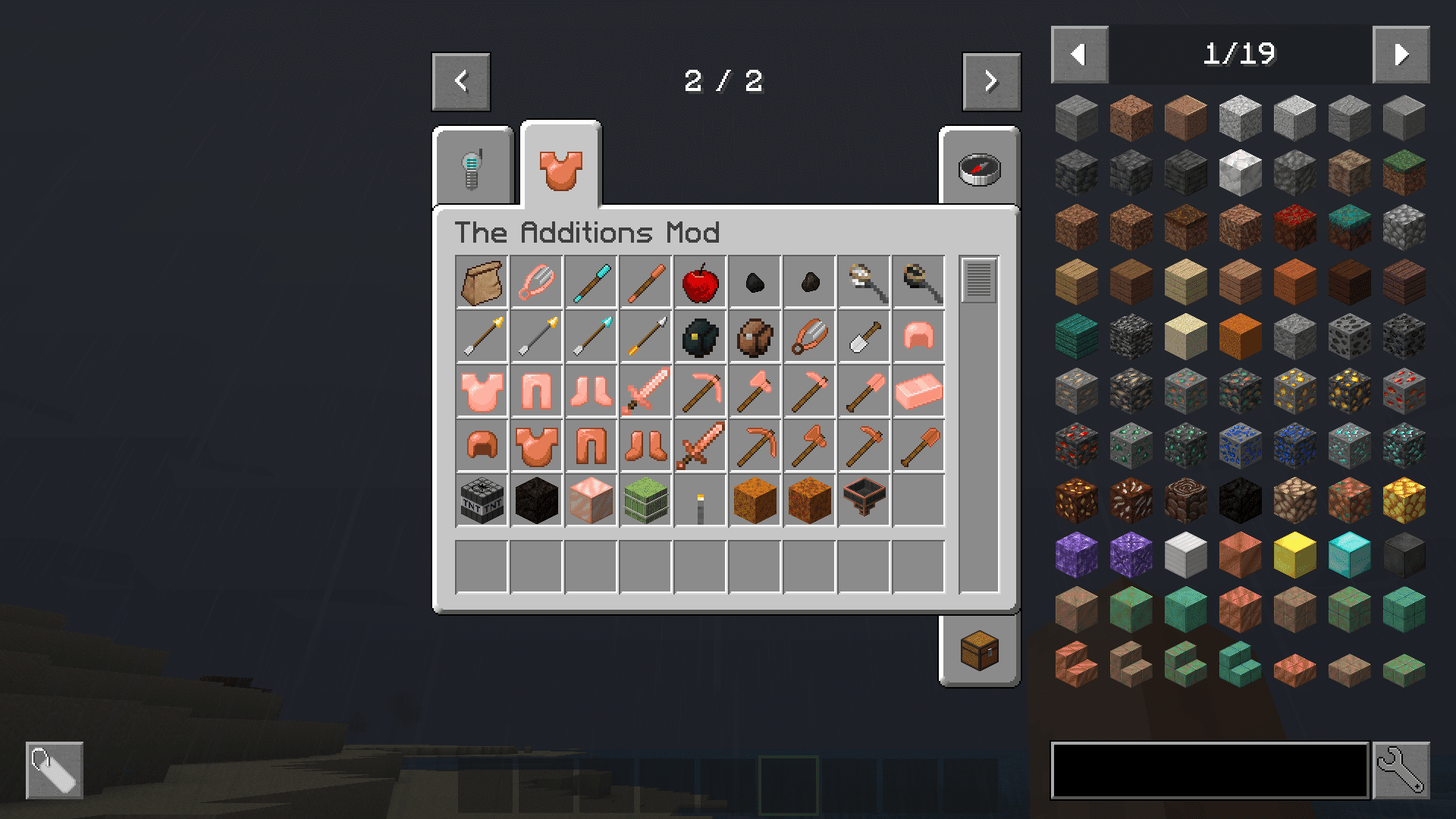Go to next creative tab page

[x=991, y=82]
